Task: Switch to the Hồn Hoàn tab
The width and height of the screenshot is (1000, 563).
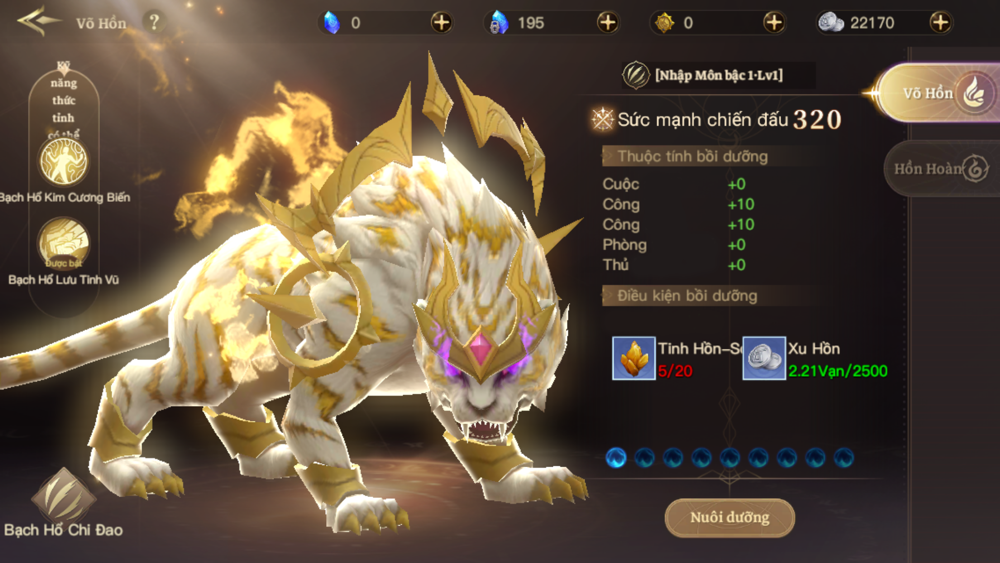Action: (x=940, y=168)
